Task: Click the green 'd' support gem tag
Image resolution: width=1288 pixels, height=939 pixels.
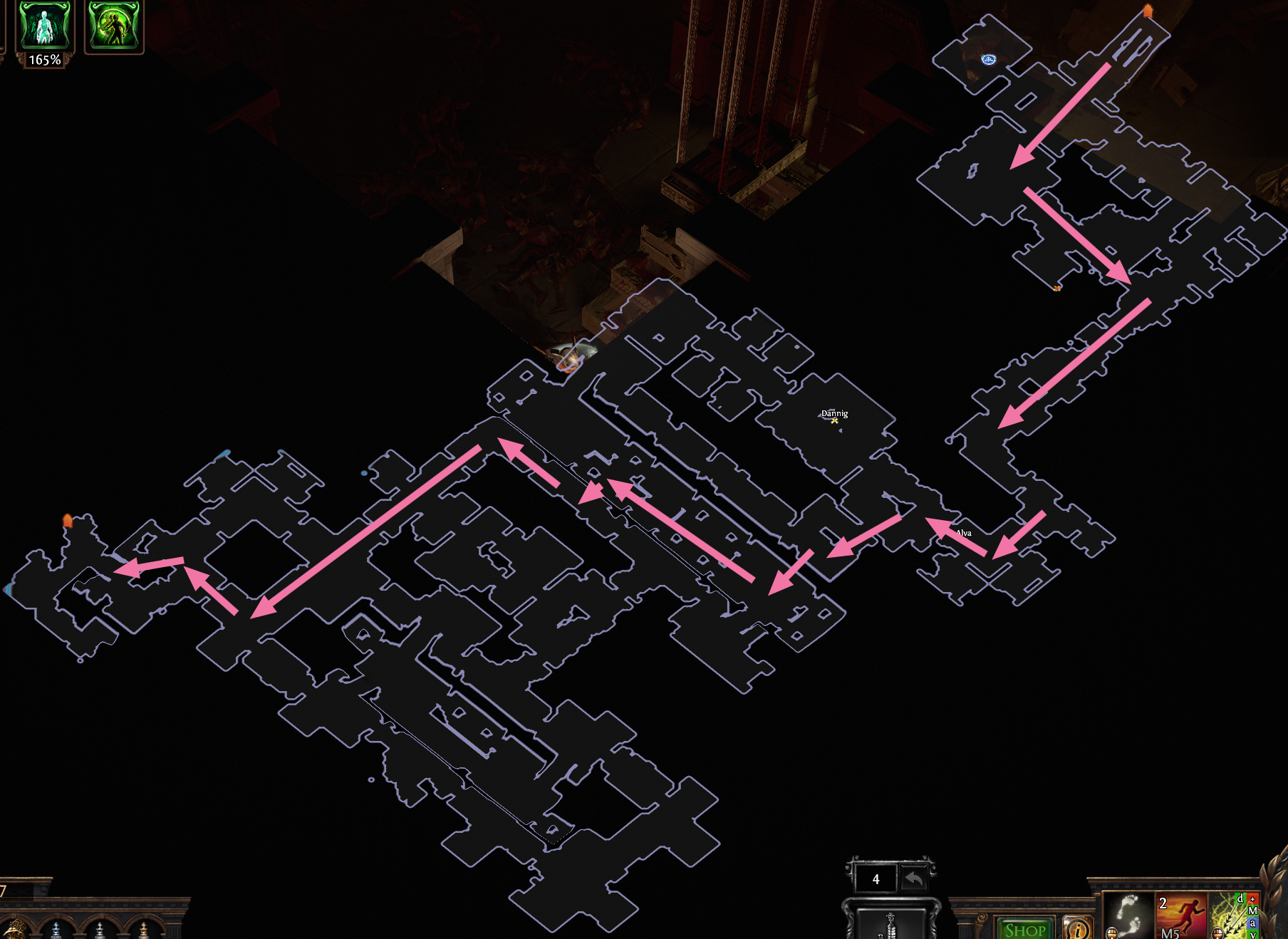Action: tap(1240, 899)
